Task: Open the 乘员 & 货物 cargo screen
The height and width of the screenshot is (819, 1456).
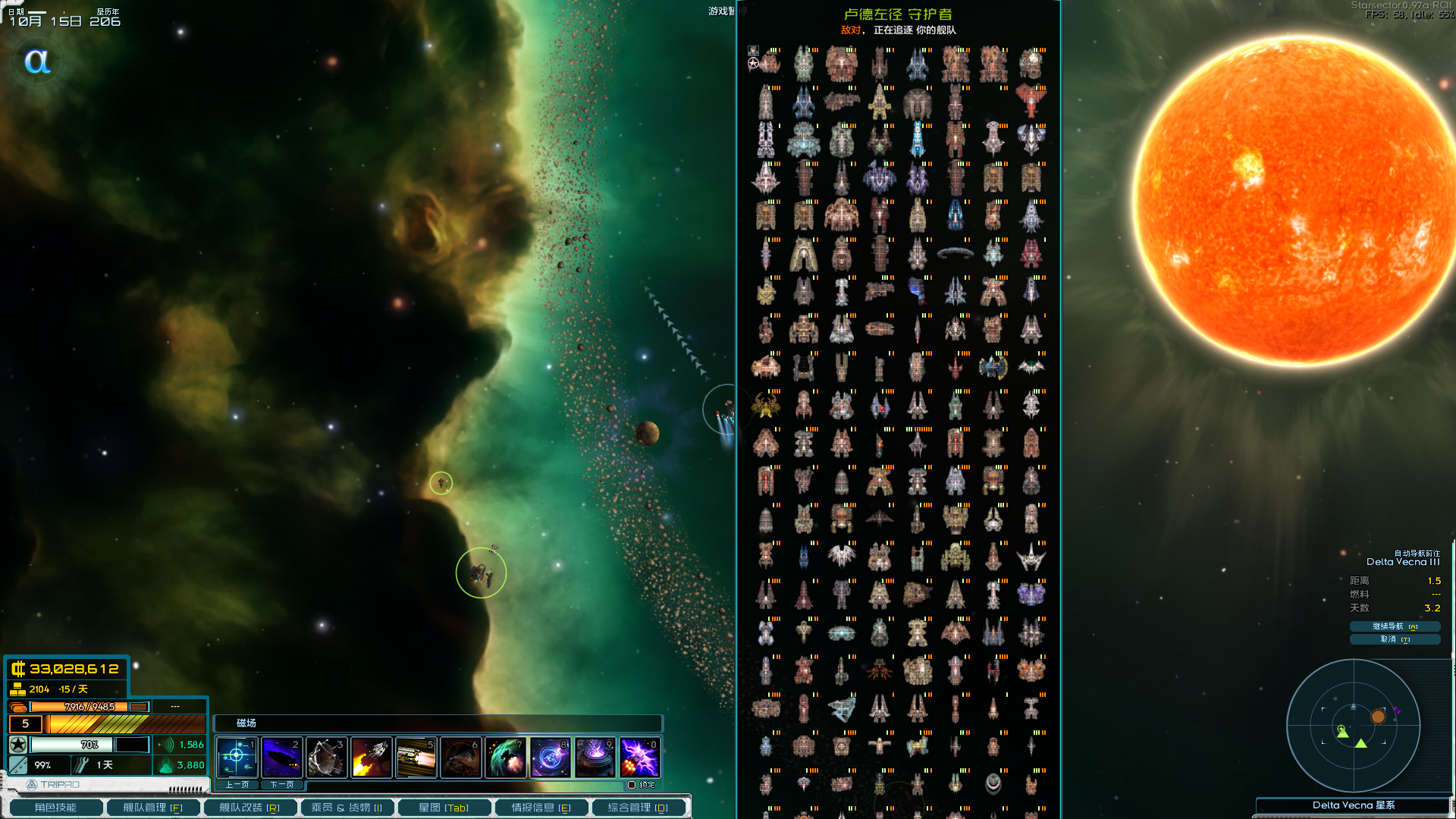Action: pyautogui.click(x=347, y=808)
